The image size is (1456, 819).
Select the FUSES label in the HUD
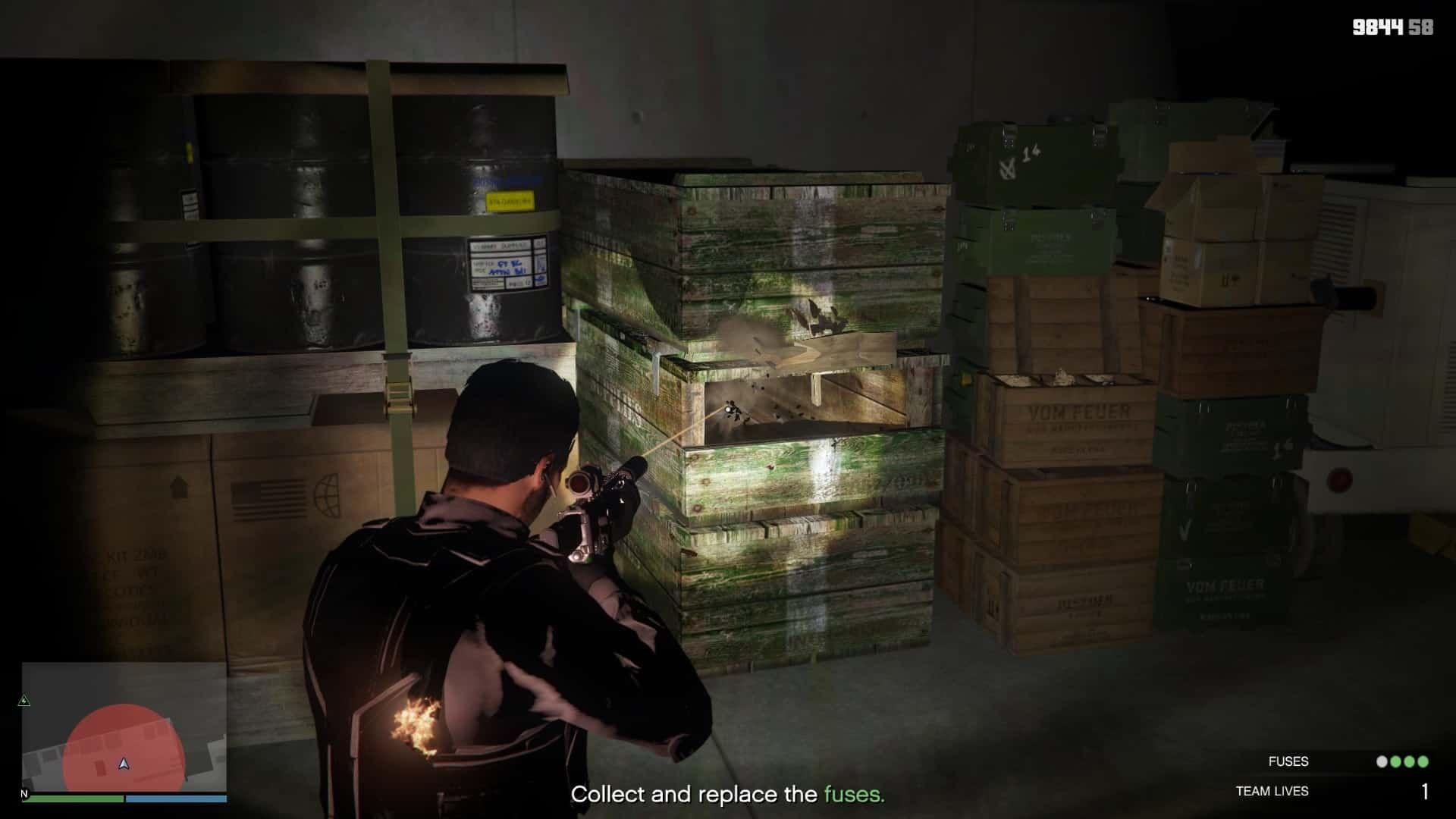coord(1288,761)
